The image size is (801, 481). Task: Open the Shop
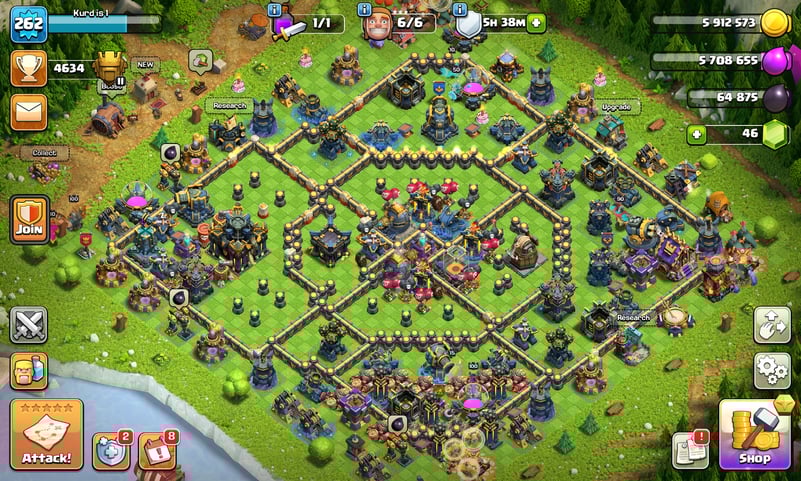tap(755, 435)
